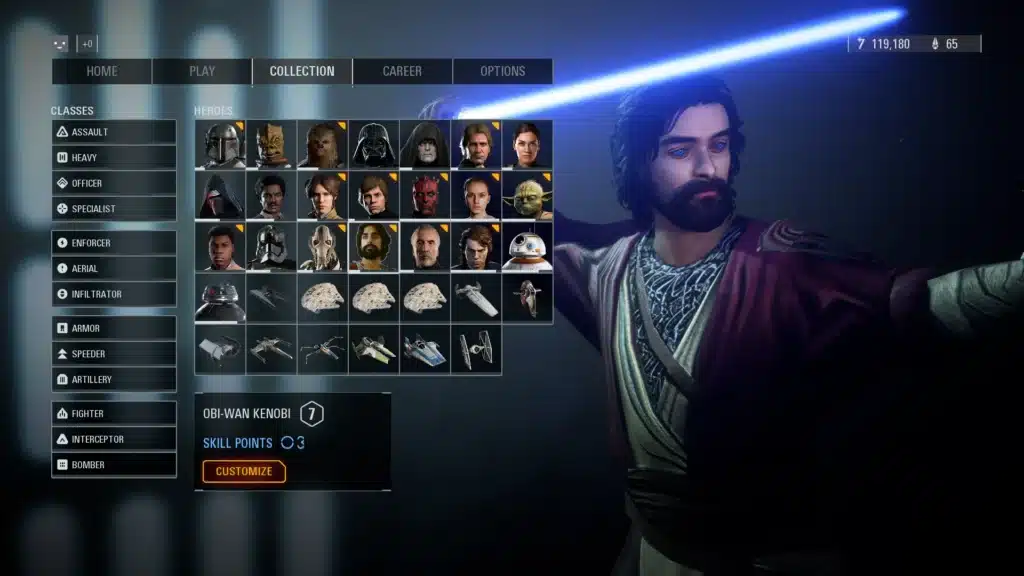Open the Play tab

[x=202, y=71]
